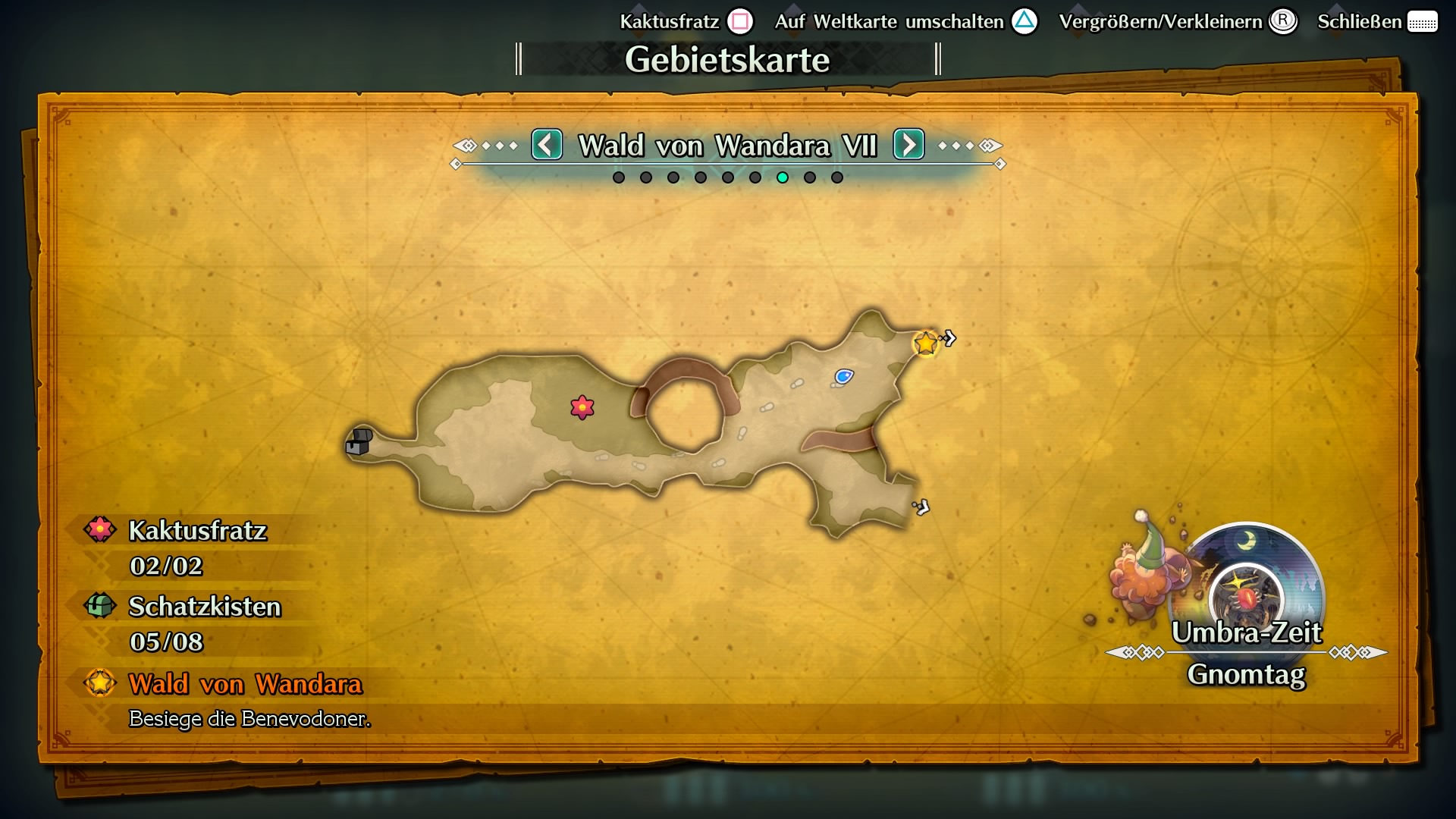Viewport: 1456px width, 819px height.
Task: Advance to the next area with the right chevron
Action: coord(908,146)
